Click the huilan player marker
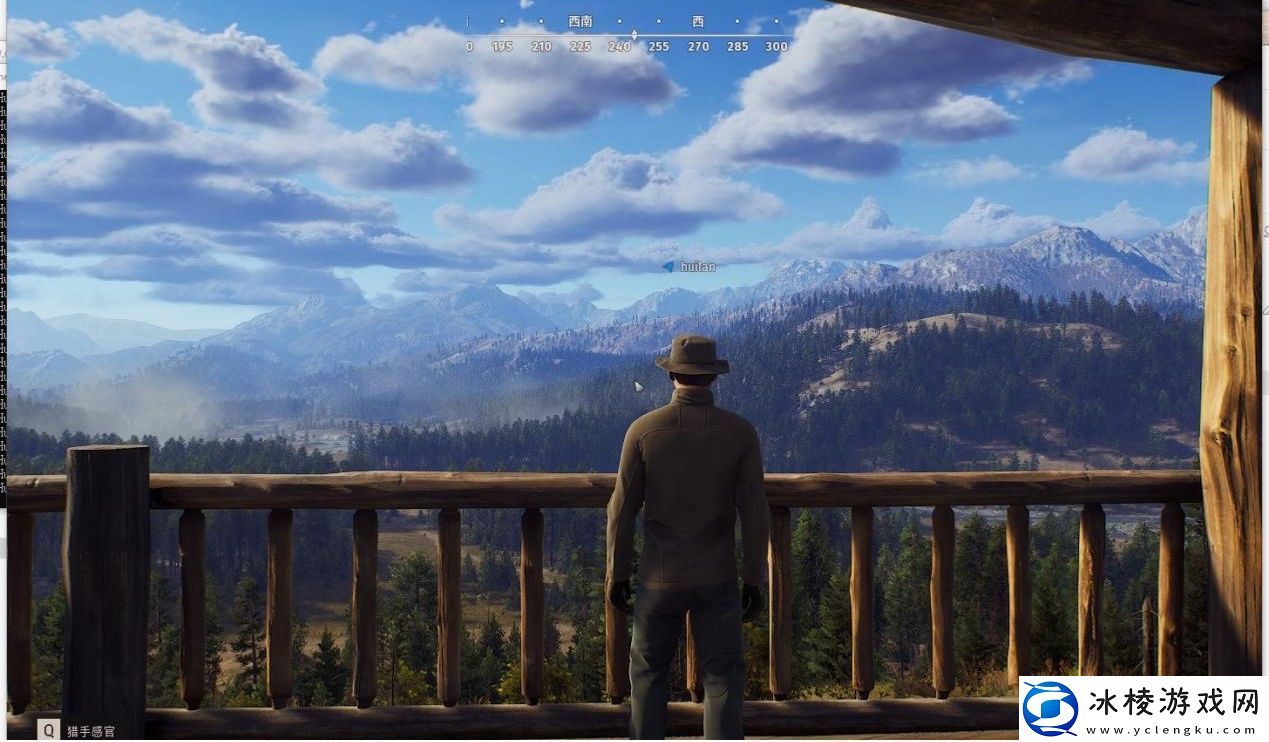Image resolution: width=1269 pixels, height=742 pixels. (x=669, y=267)
